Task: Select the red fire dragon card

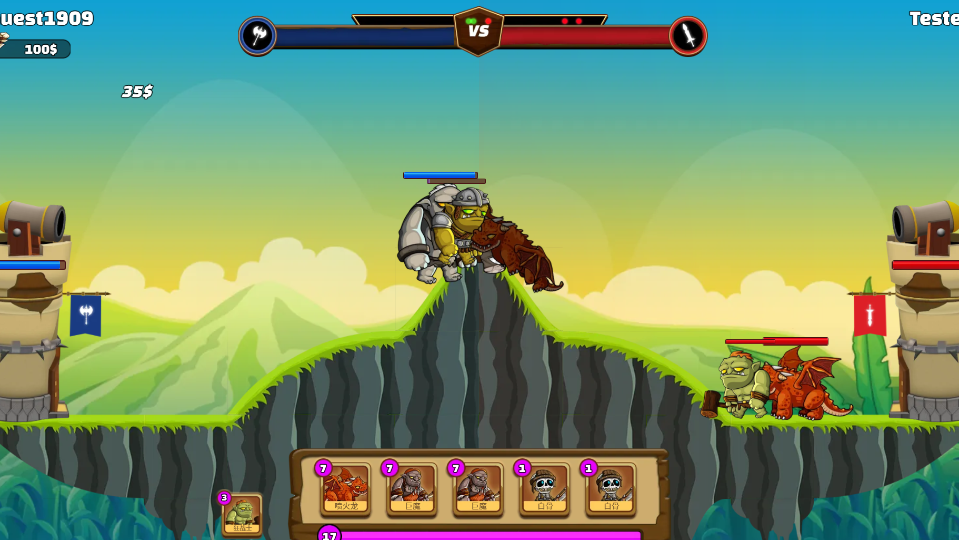Action: coord(346,489)
